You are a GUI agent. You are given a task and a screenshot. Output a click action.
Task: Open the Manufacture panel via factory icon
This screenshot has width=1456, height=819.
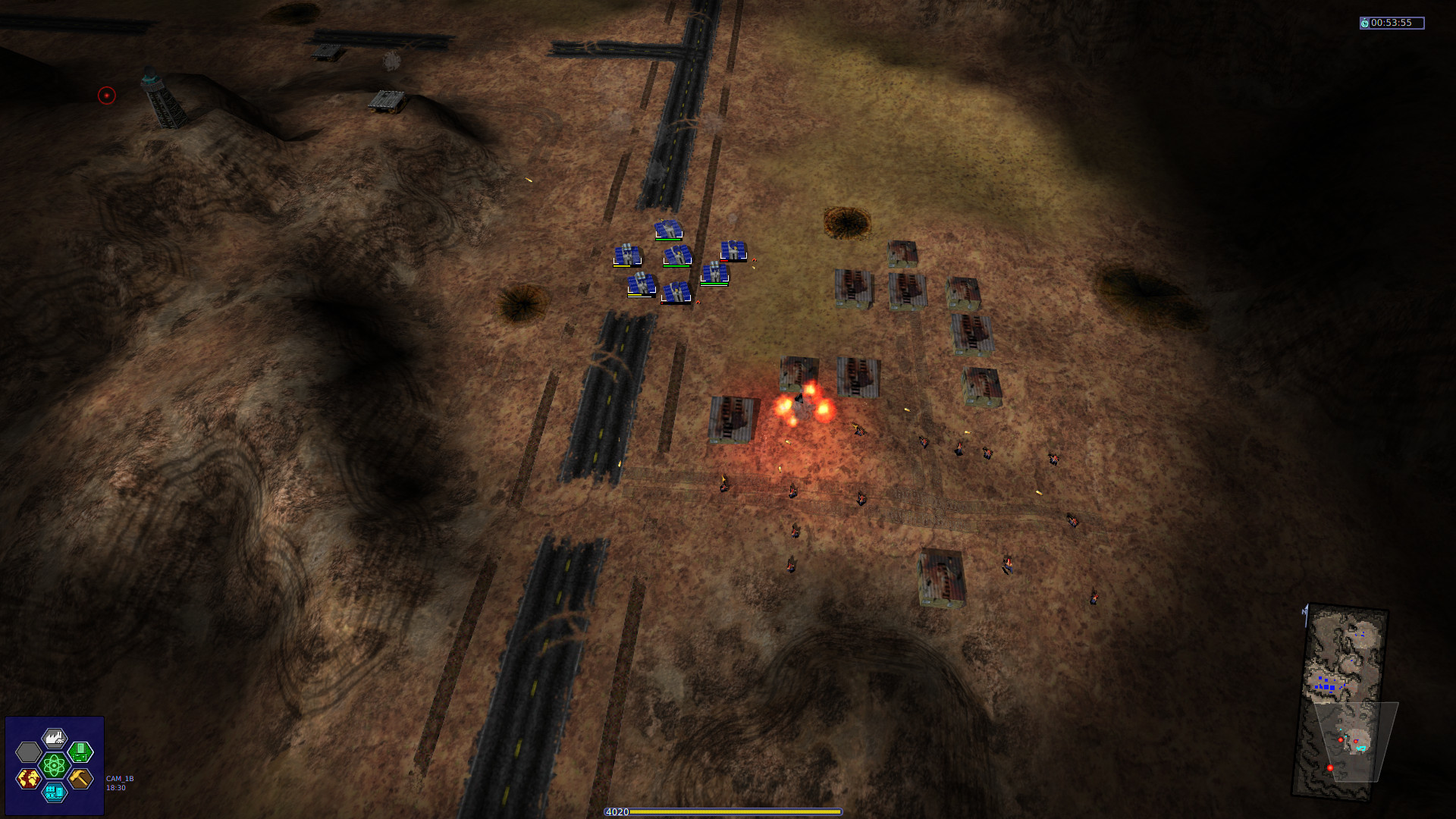coord(55,737)
